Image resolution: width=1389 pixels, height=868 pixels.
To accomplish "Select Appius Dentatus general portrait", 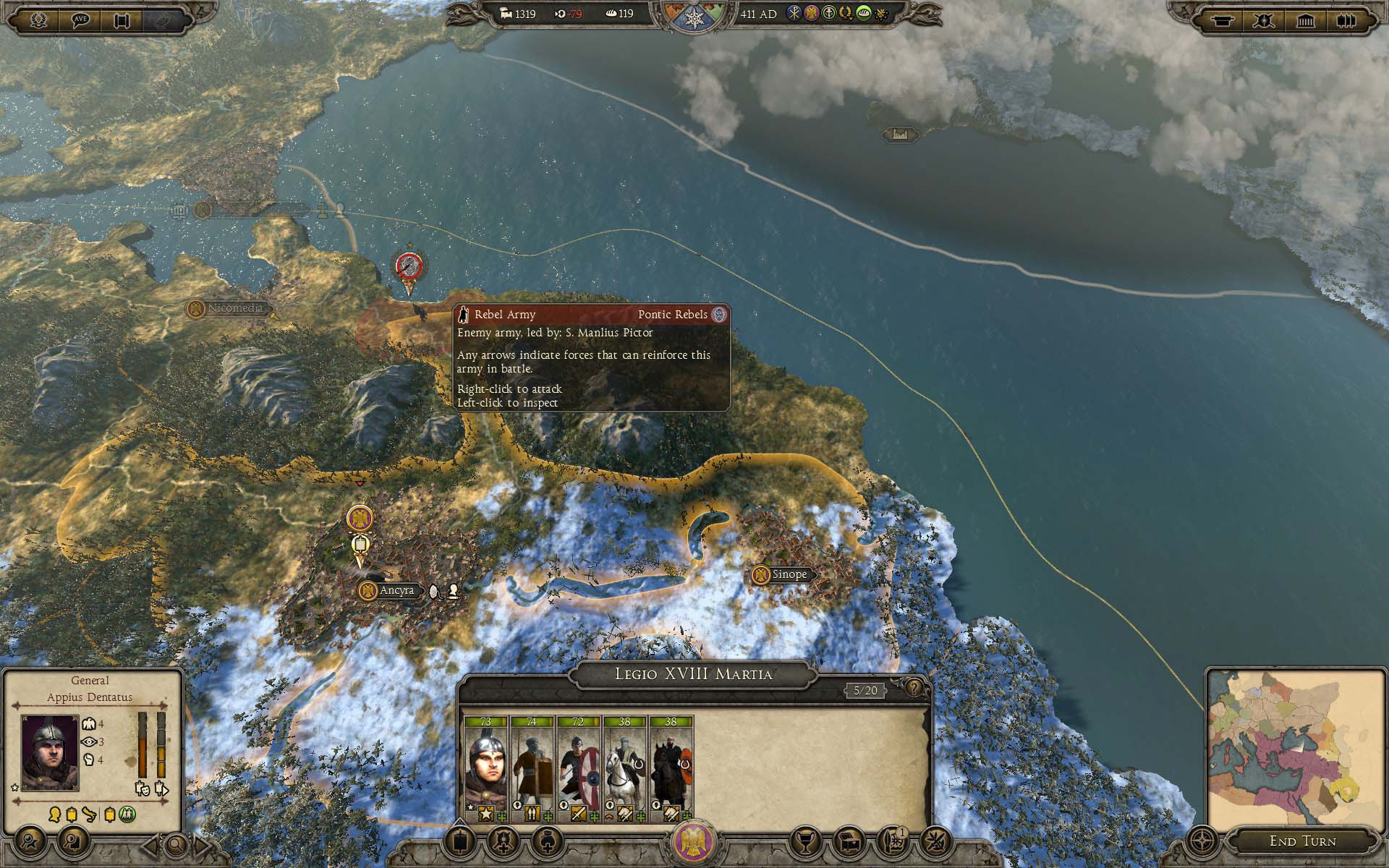I will (x=49, y=752).
